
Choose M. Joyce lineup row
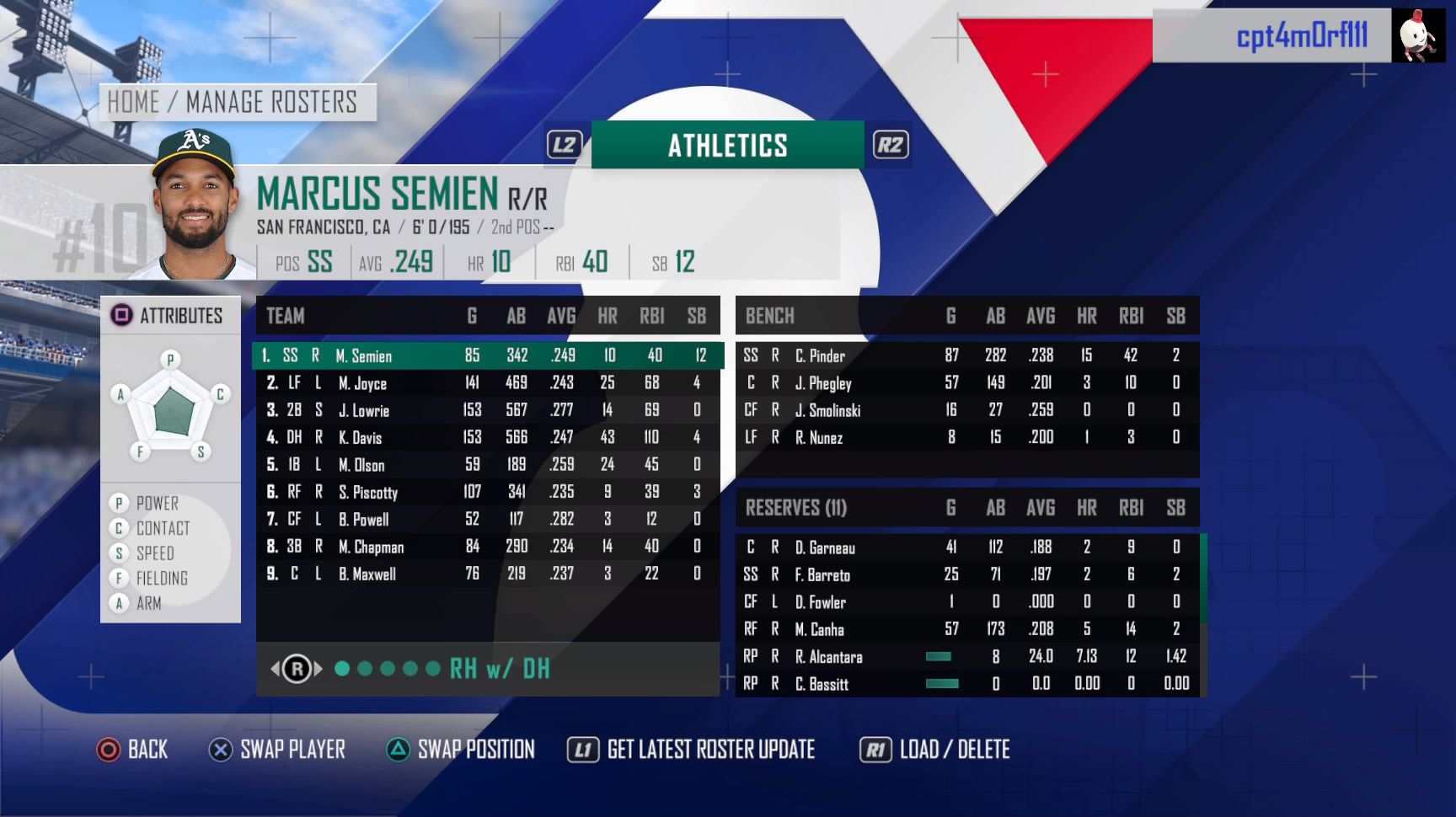click(487, 383)
